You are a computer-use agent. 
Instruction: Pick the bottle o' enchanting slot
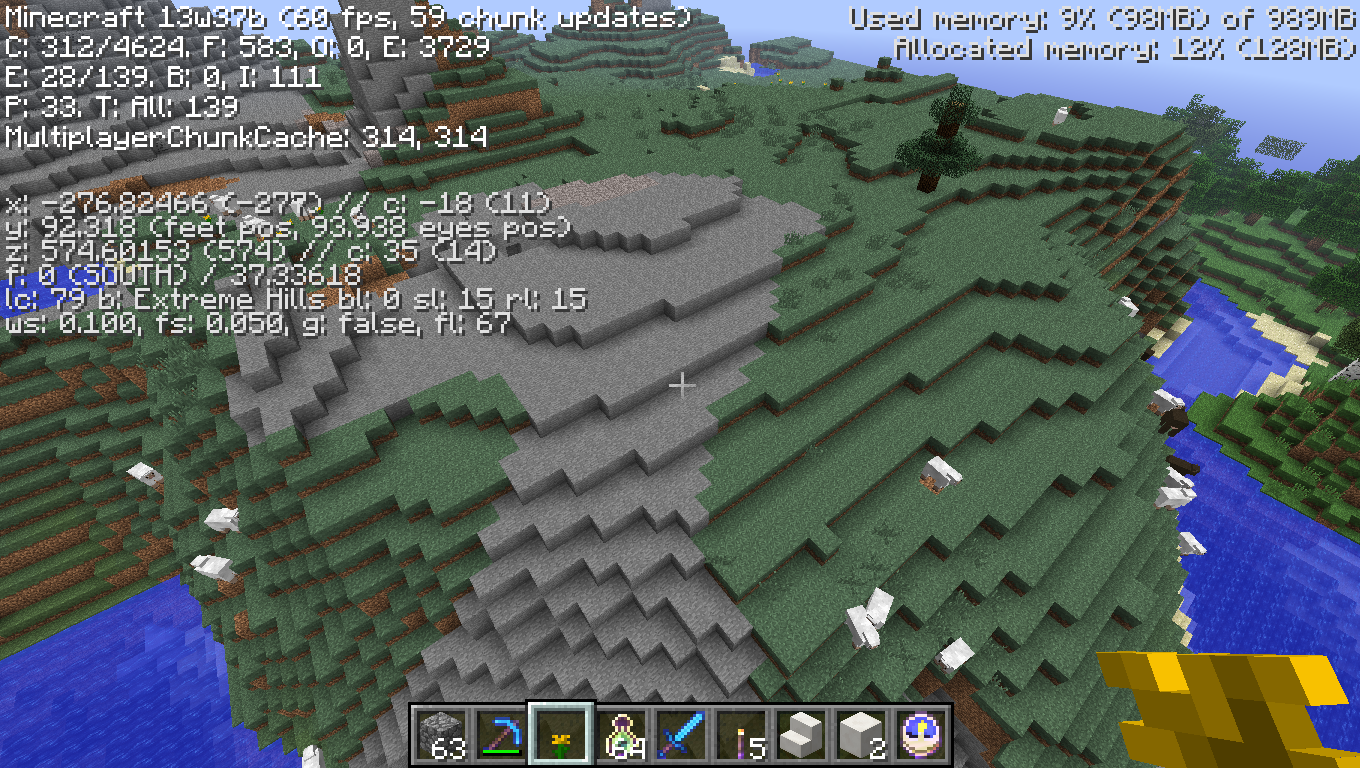[x=621, y=733]
